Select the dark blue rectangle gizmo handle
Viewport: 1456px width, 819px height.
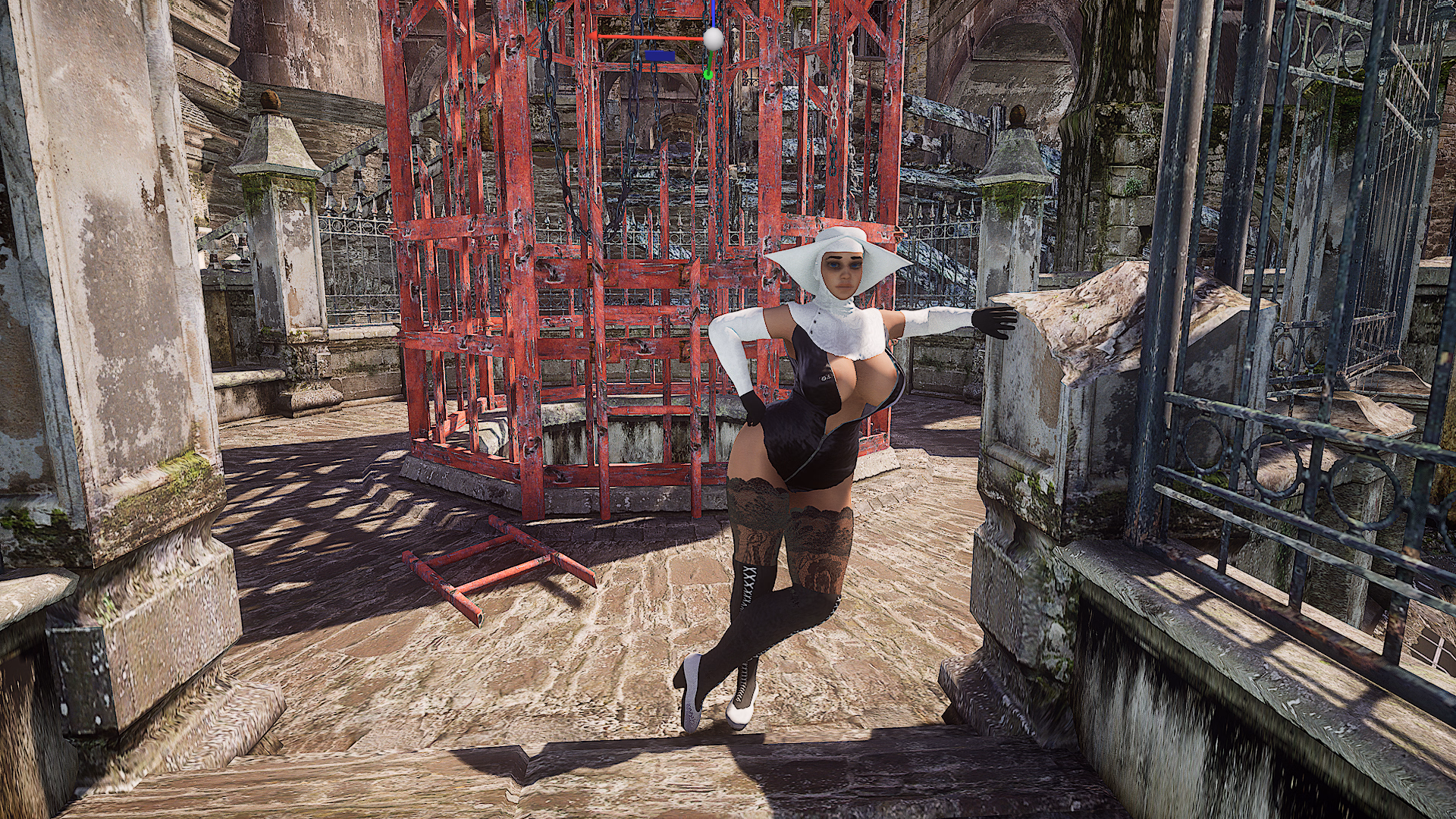pyautogui.click(x=659, y=55)
